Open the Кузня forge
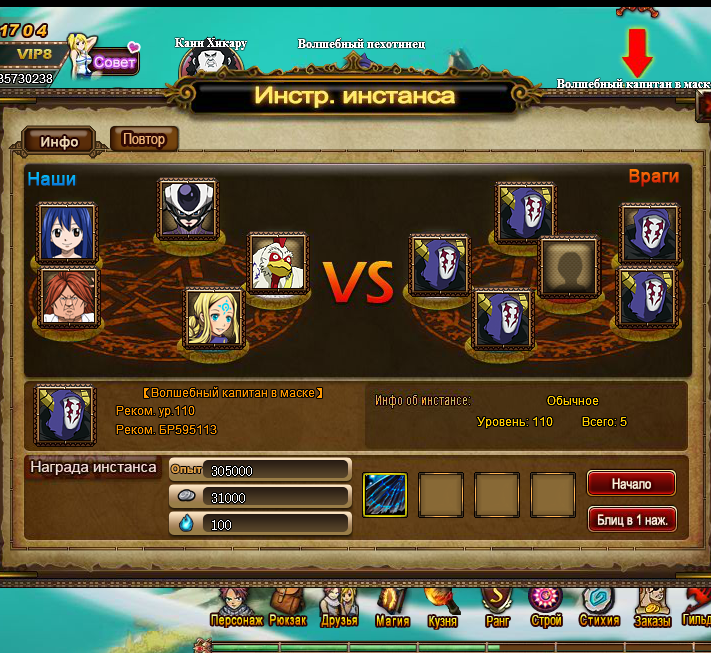 443,605
